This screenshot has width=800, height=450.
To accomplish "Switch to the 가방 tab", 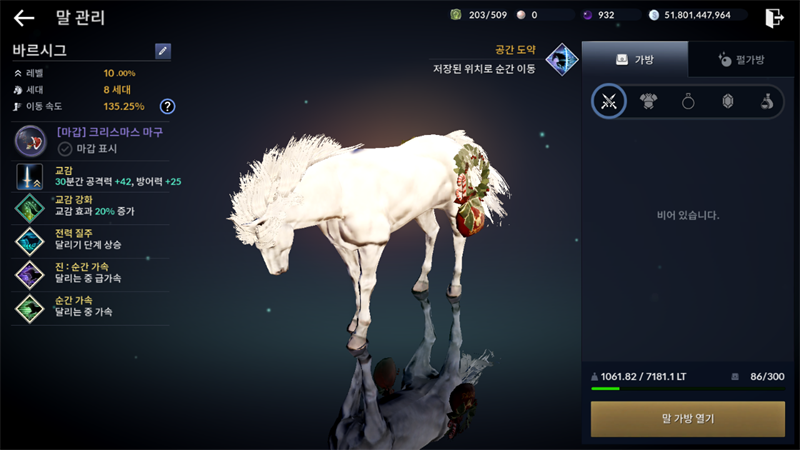I will [x=635, y=60].
